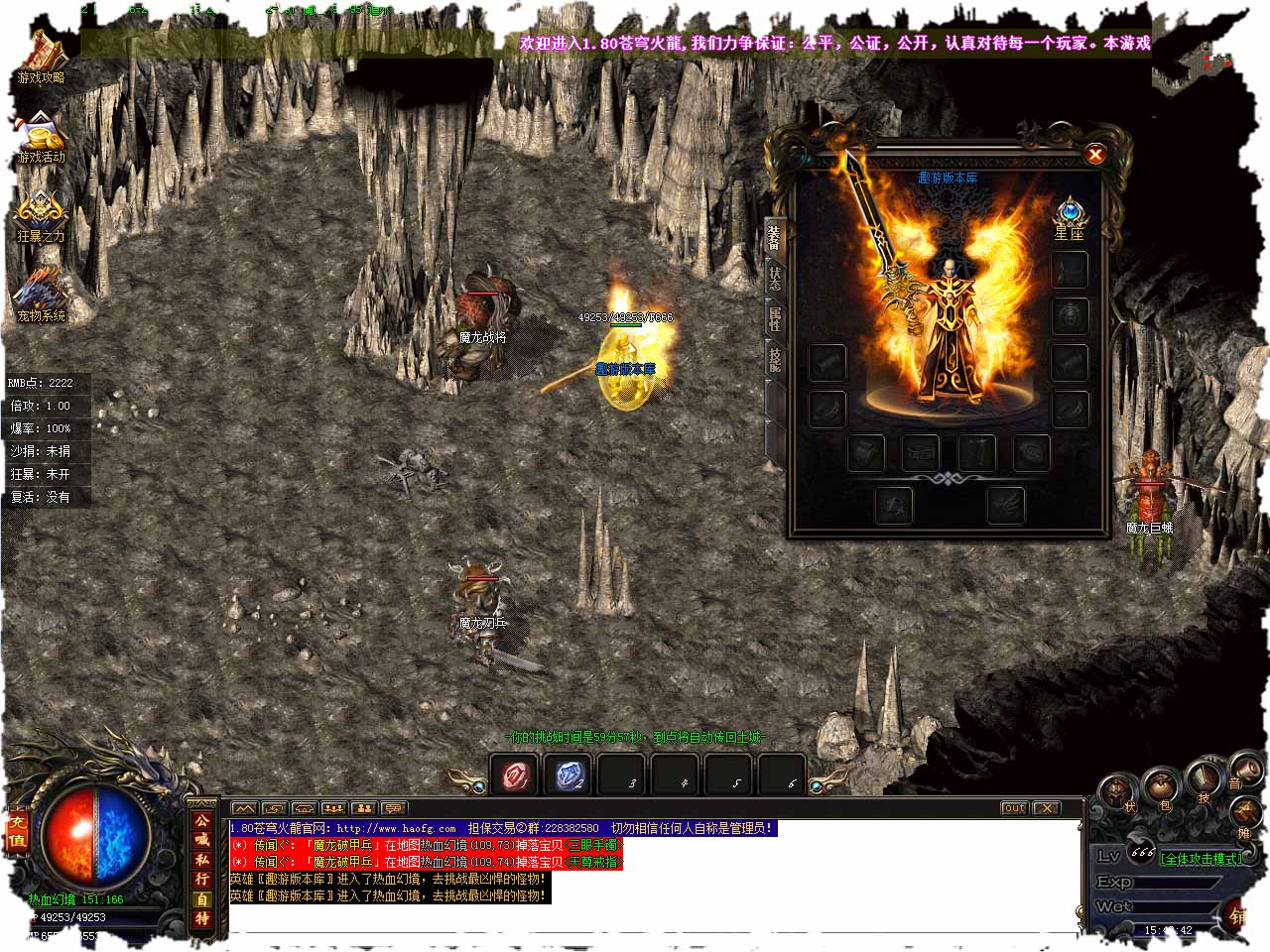The image size is (1270, 952).
Task: Switch to the 状态 status tab
Action: coord(775,279)
